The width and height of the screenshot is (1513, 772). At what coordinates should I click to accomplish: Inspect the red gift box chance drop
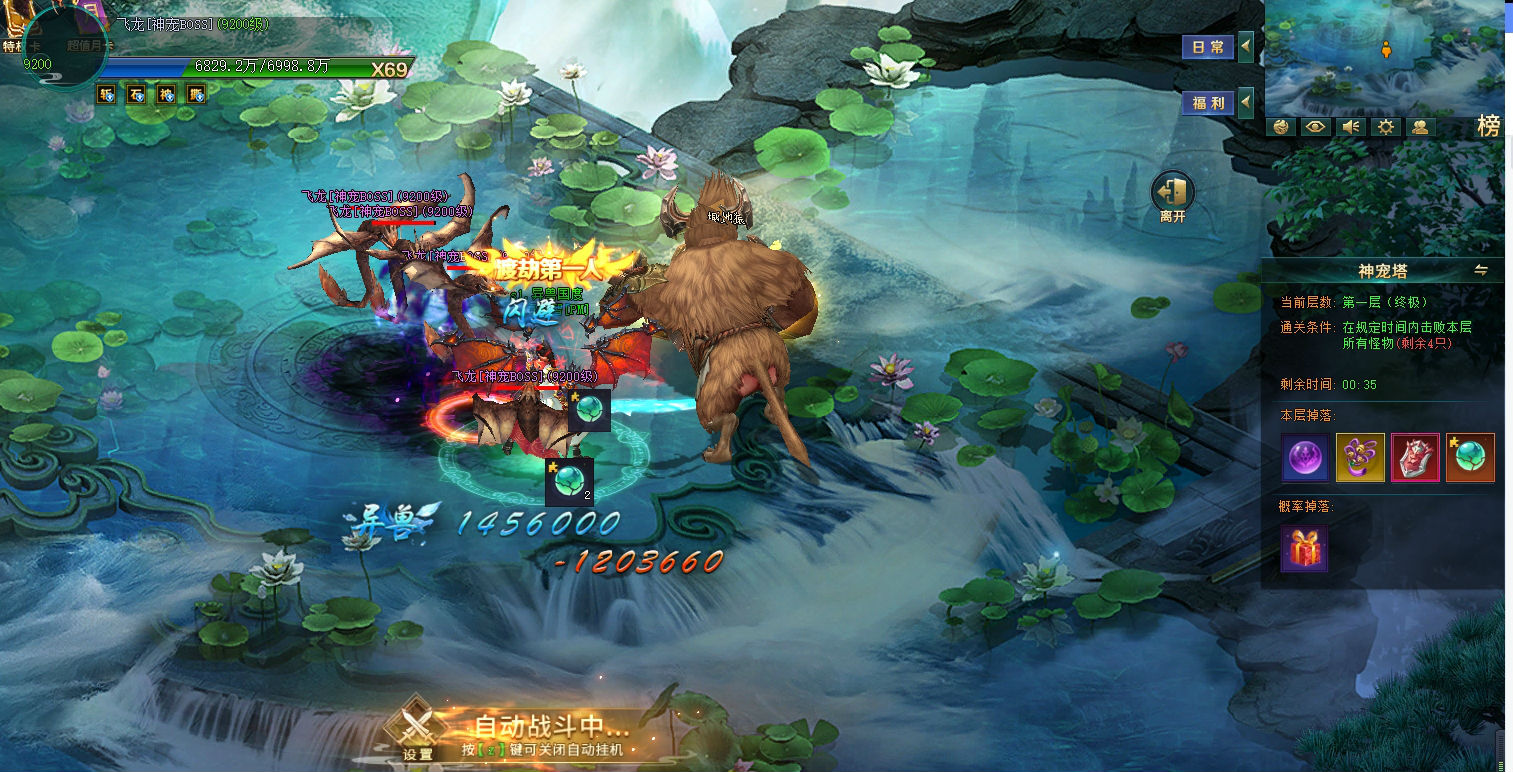(1305, 549)
